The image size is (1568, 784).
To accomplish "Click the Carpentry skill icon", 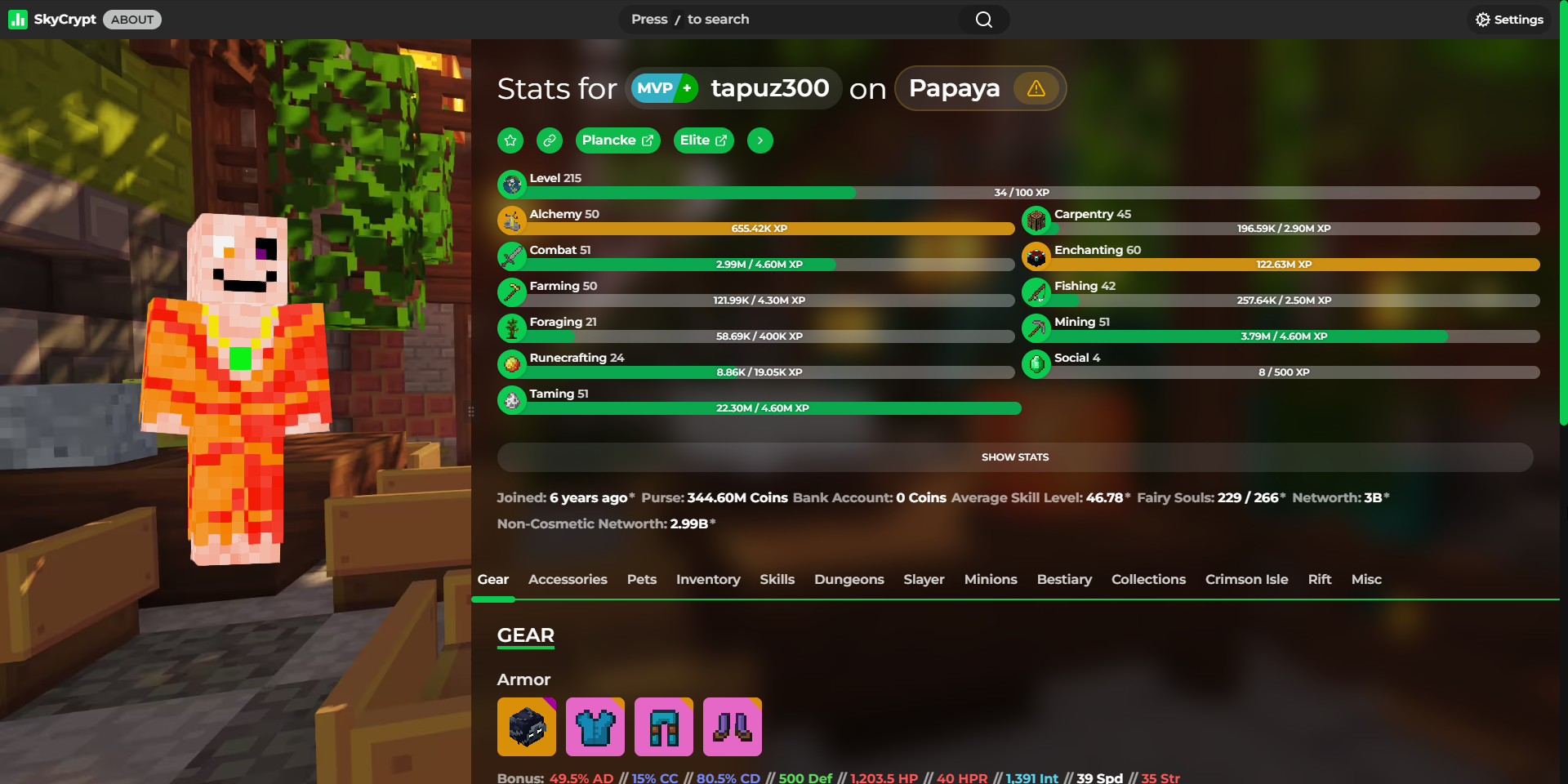I will pos(1037,220).
